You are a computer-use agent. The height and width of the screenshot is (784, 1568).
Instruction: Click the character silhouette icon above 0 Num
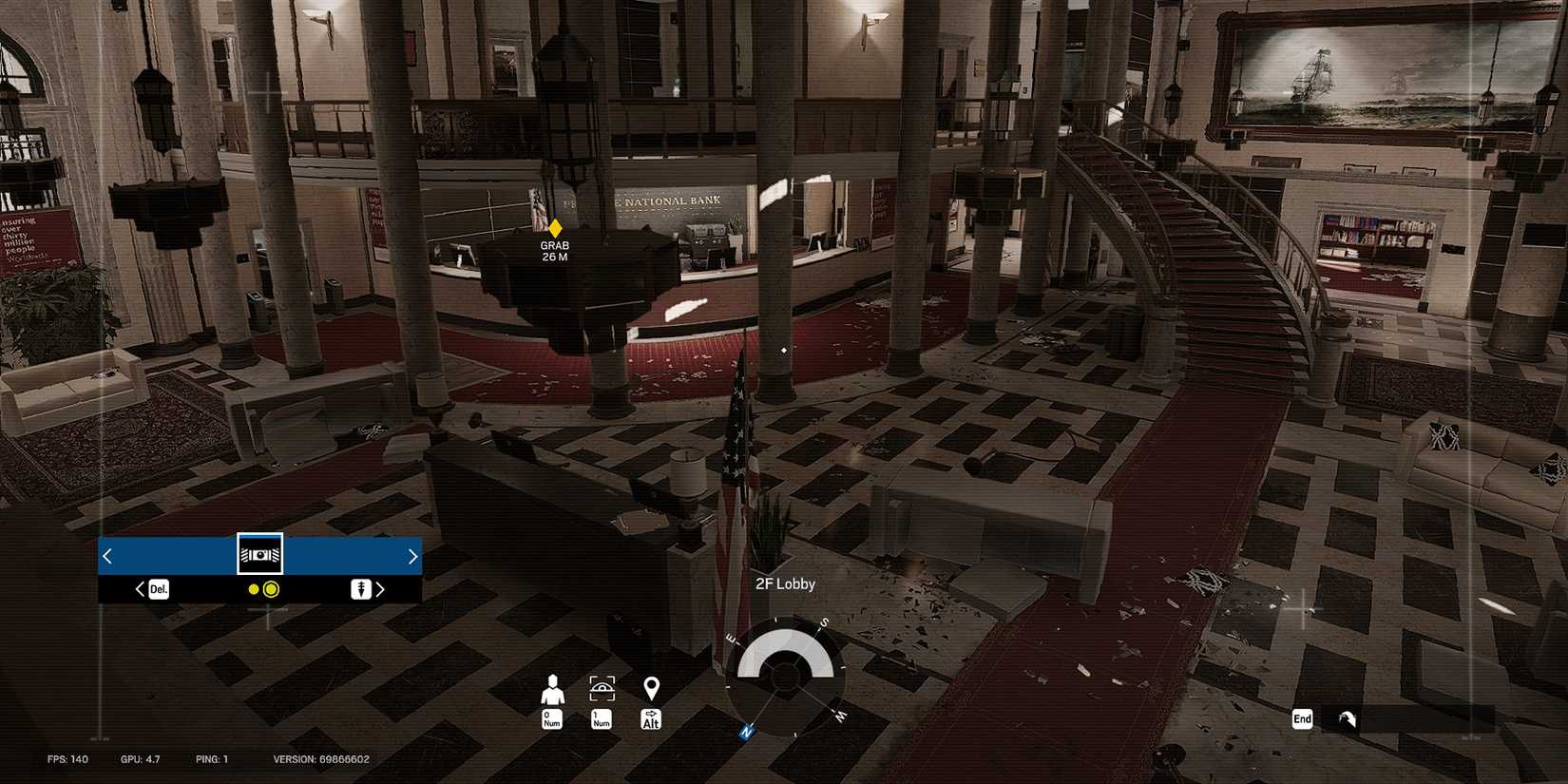551,685
